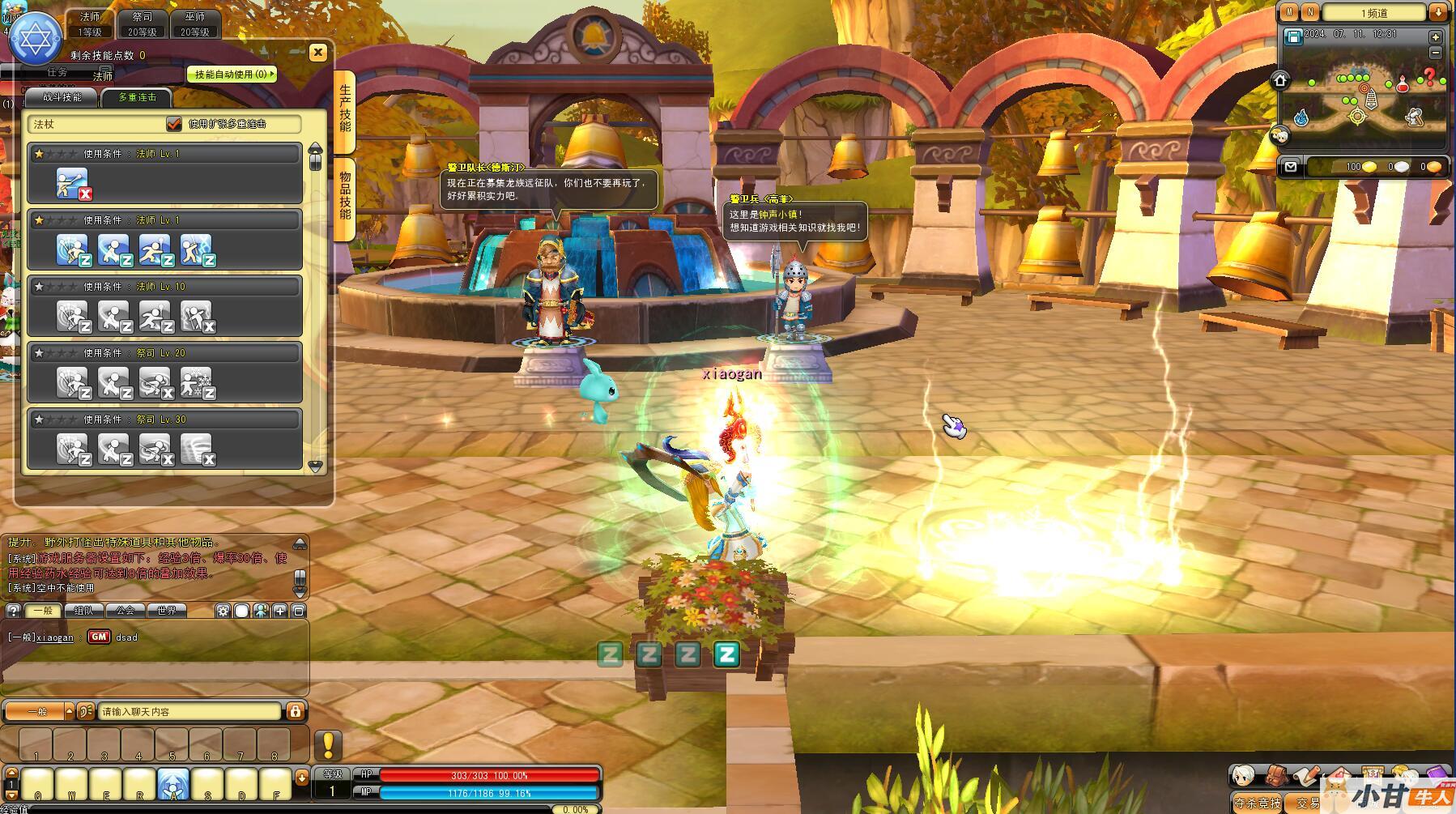Viewport: 1456px width, 814px height.
Task: Select the 巫师 class tab
Action: click(x=195, y=23)
